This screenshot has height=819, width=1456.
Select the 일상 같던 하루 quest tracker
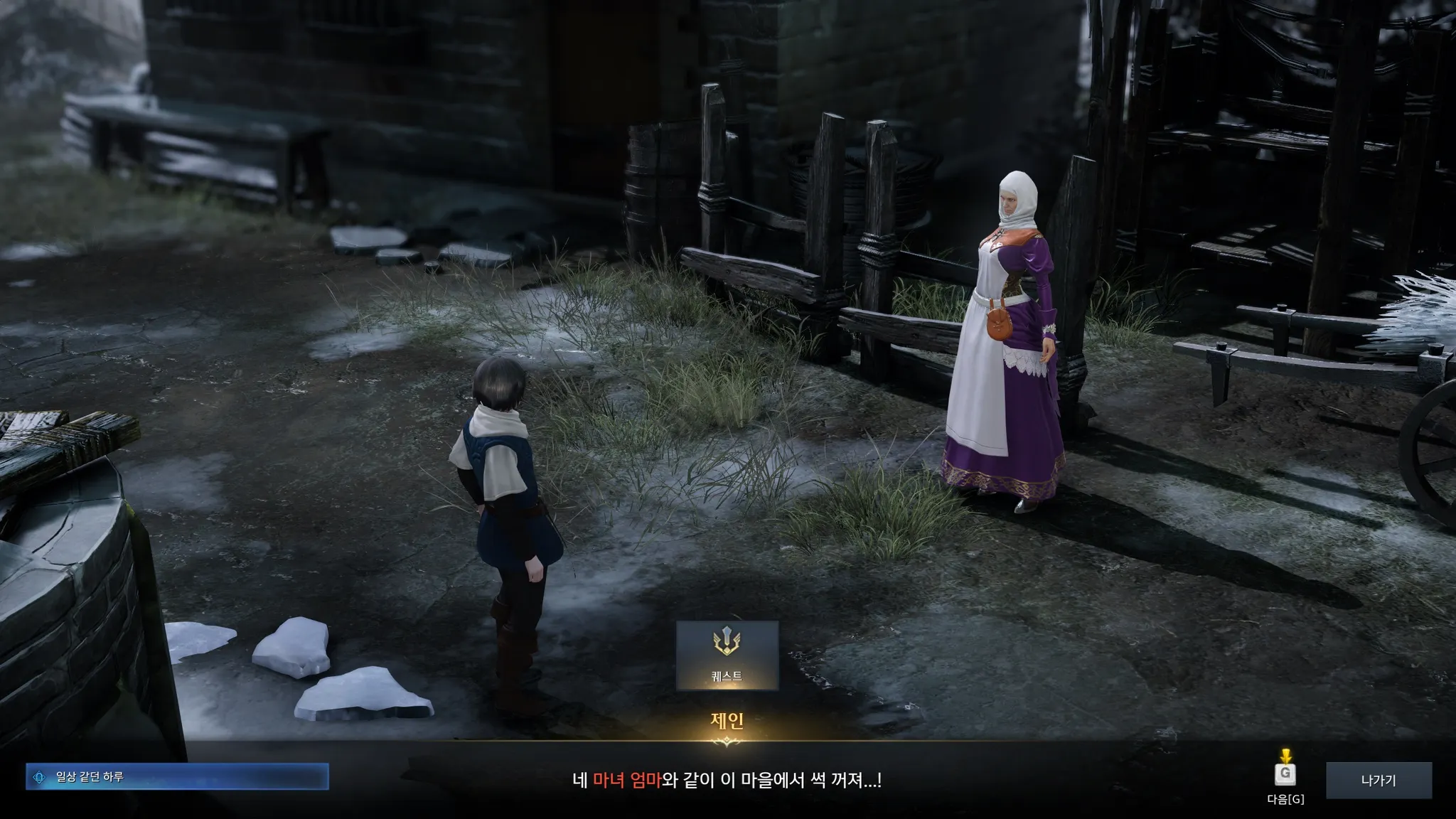(177, 777)
